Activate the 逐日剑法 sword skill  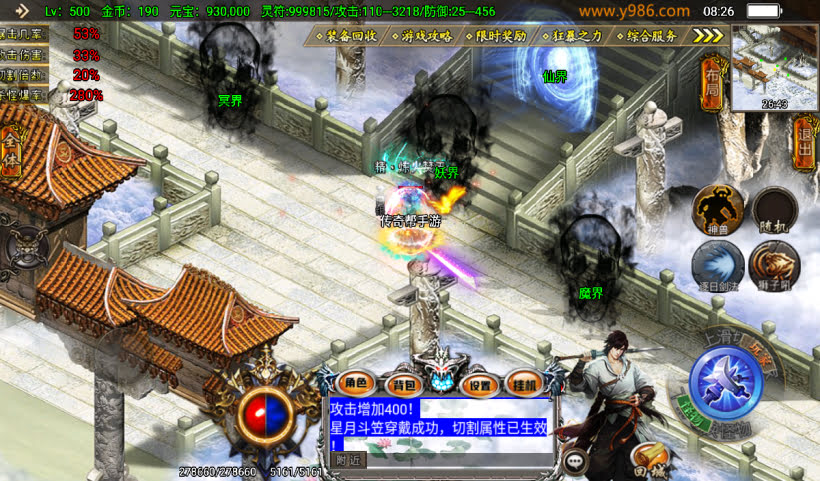tap(717, 265)
